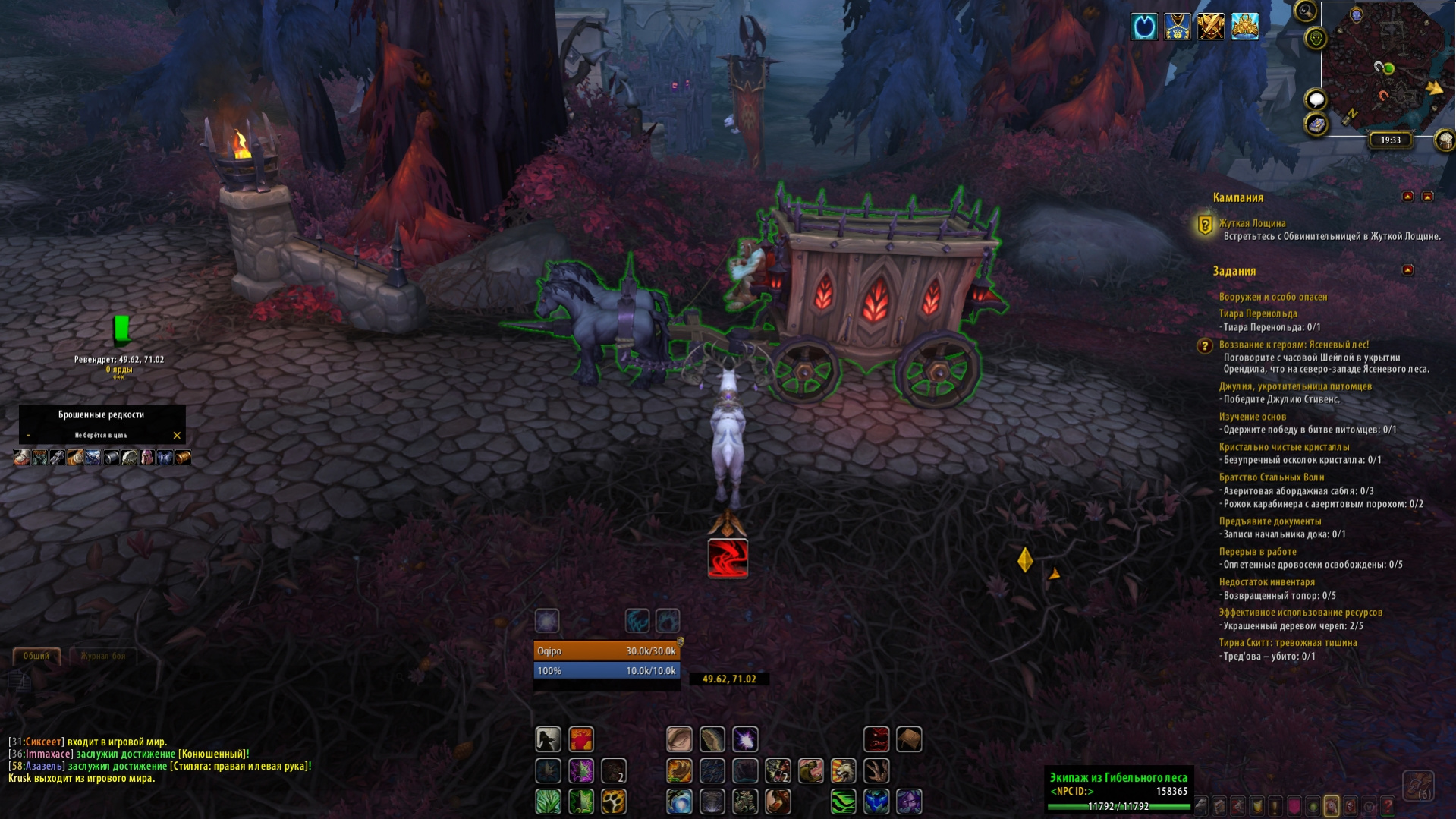Click the crossed golden swords buff icon
Image resolution: width=1456 pixels, height=819 pixels.
tap(1211, 27)
